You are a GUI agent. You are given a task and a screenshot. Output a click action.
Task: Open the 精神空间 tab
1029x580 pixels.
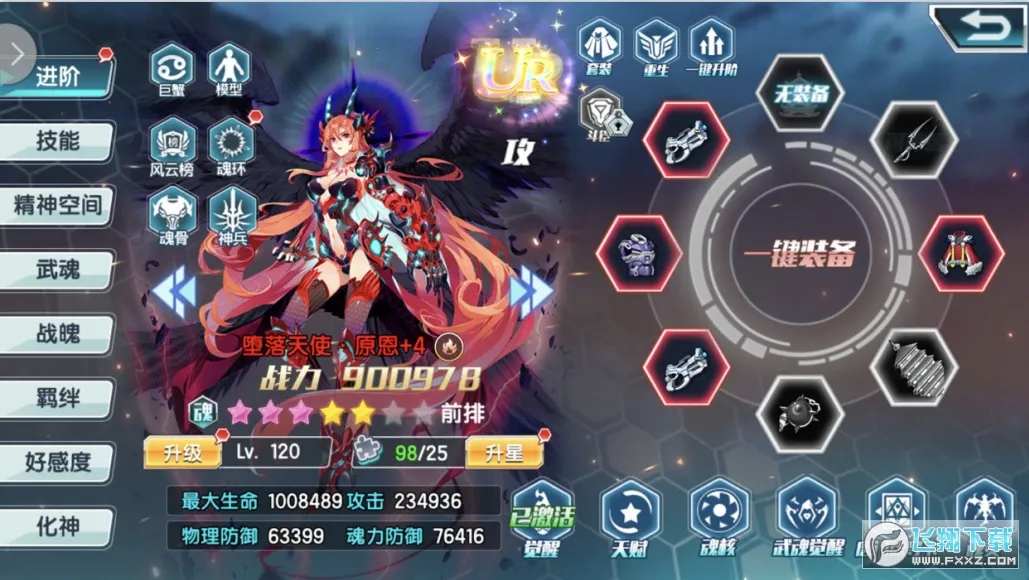click(x=57, y=205)
